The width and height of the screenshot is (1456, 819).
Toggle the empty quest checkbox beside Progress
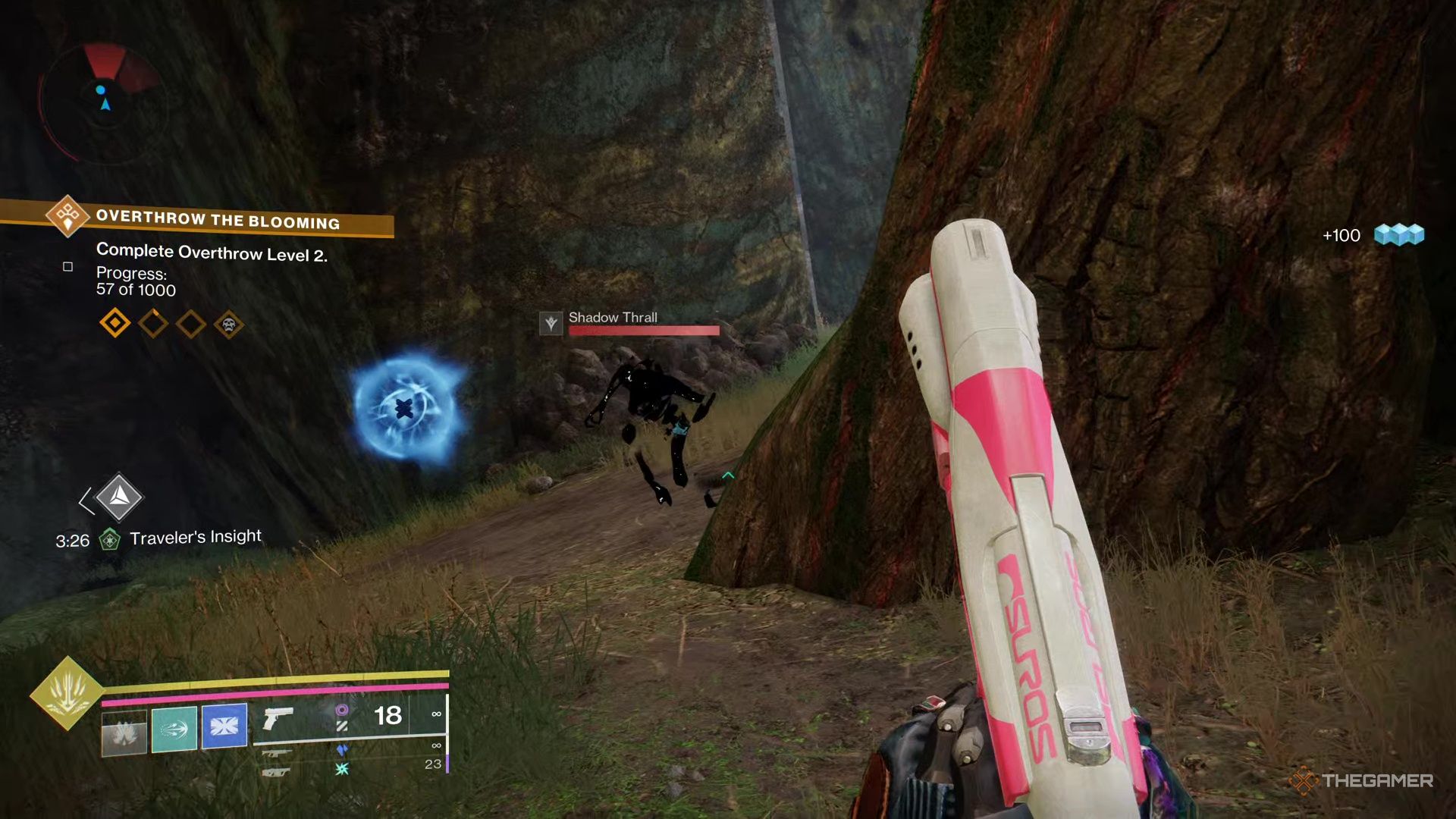point(67,268)
